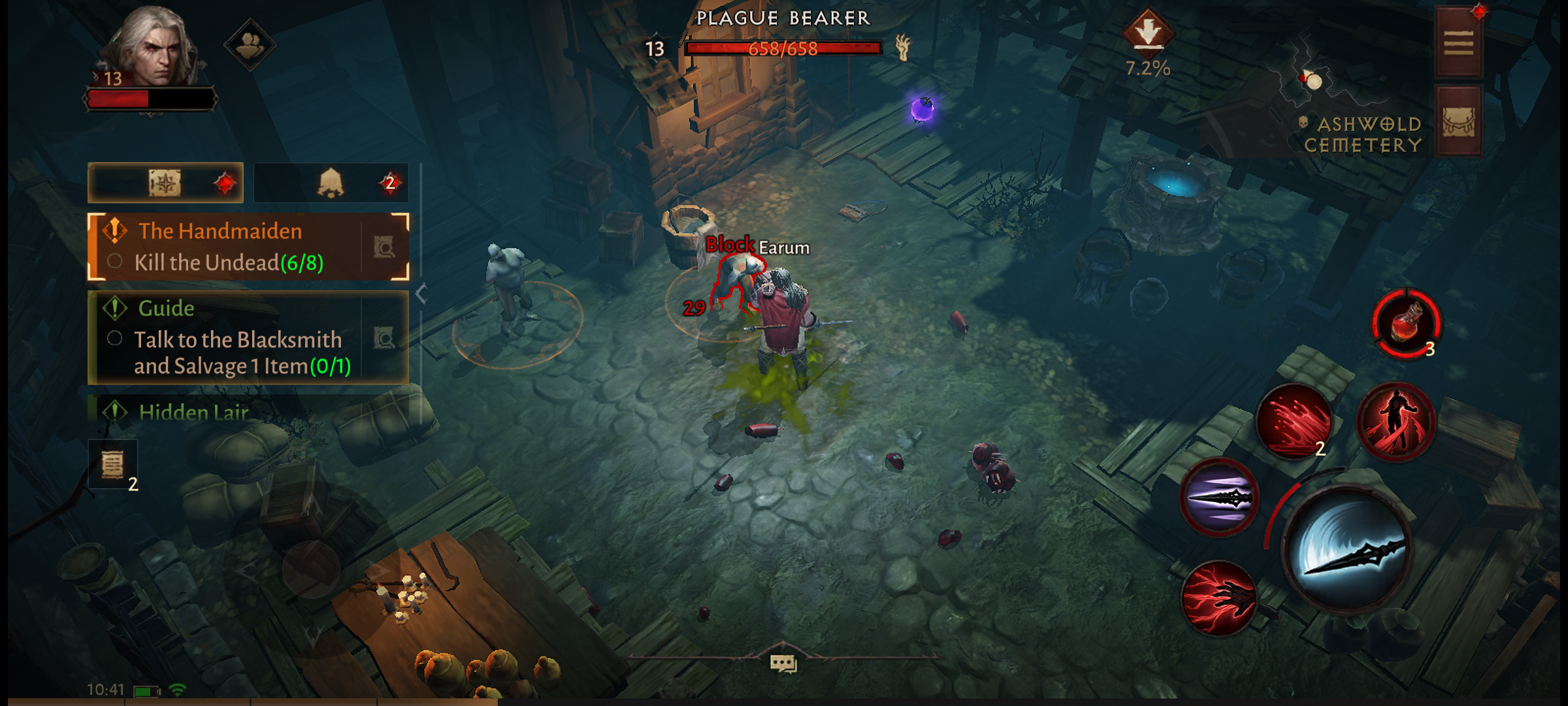Activate the purple spear thrust skill
The height and width of the screenshot is (706, 1568).
coord(1219,498)
